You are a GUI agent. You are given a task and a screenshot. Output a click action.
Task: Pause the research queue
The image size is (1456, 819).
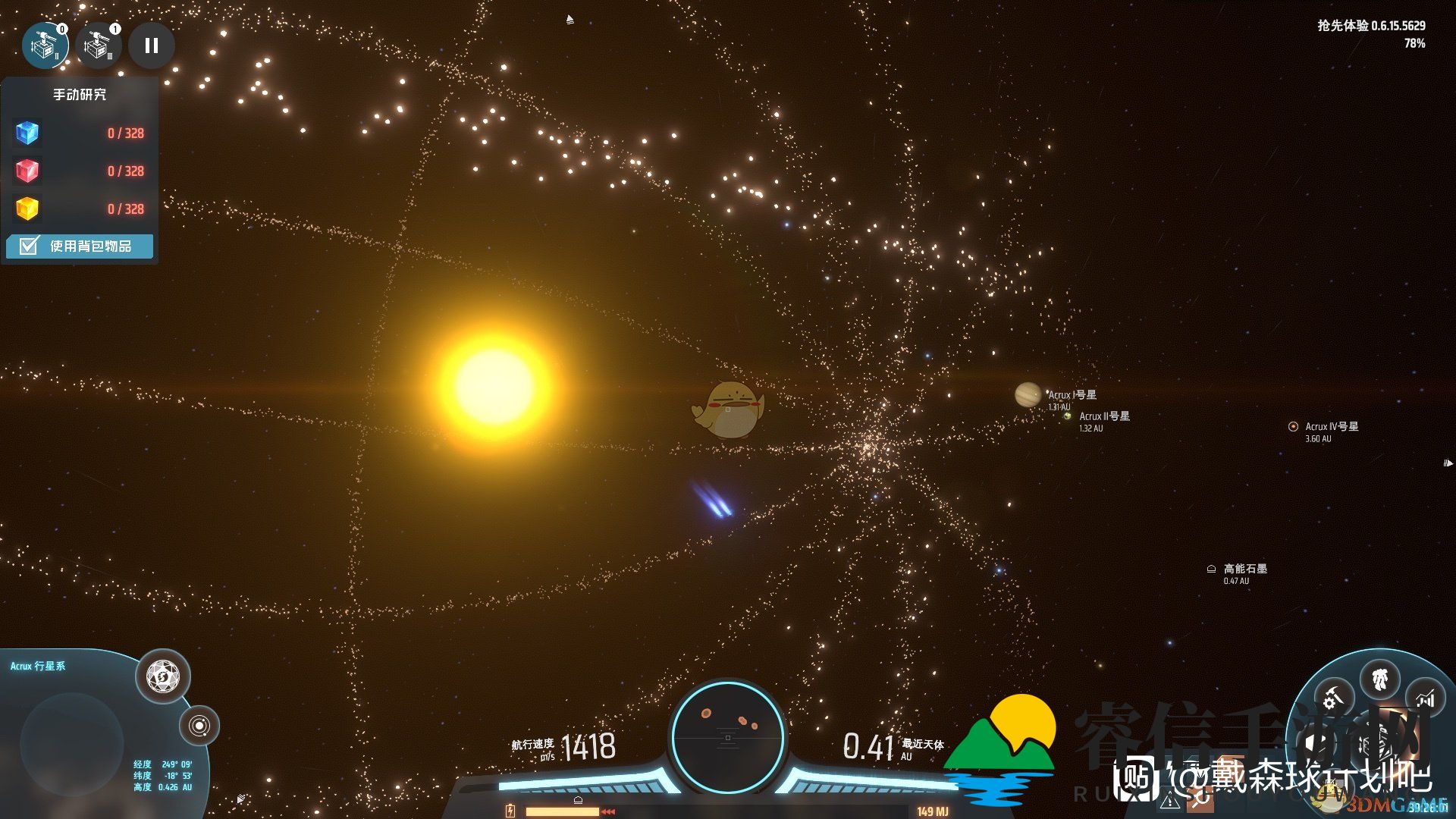click(x=152, y=45)
